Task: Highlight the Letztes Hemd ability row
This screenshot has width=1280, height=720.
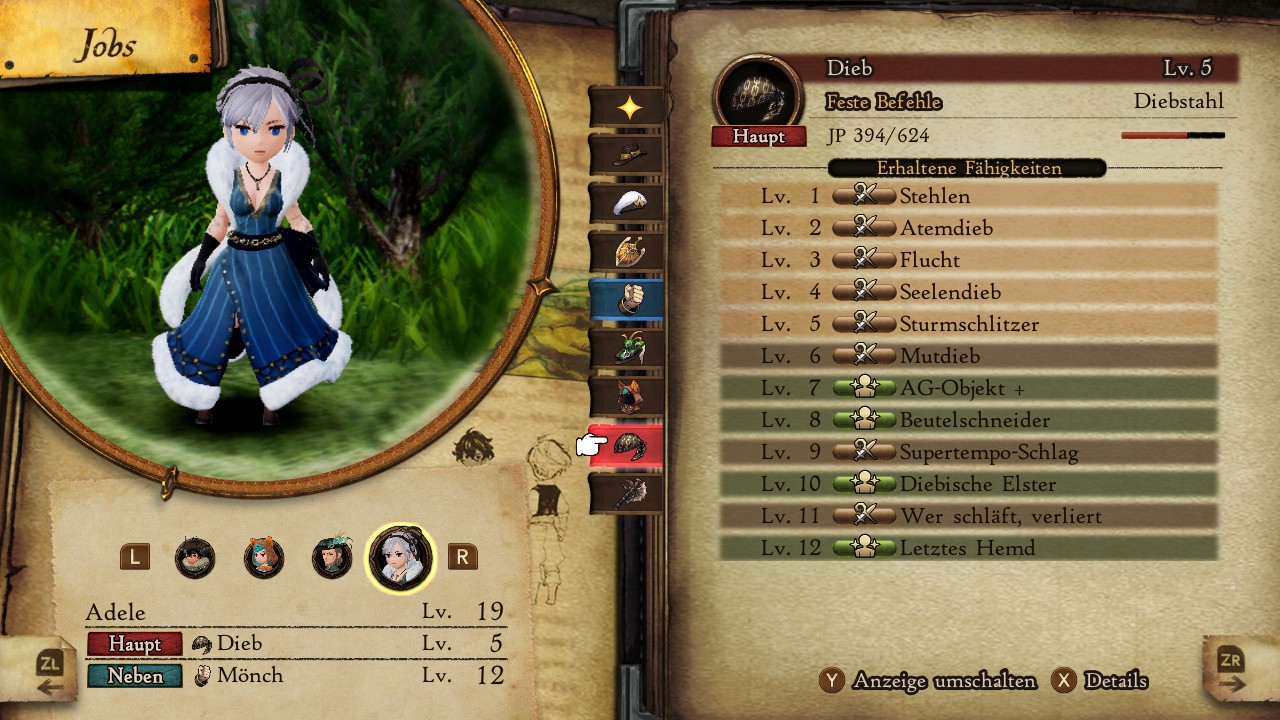Action: click(x=968, y=548)
